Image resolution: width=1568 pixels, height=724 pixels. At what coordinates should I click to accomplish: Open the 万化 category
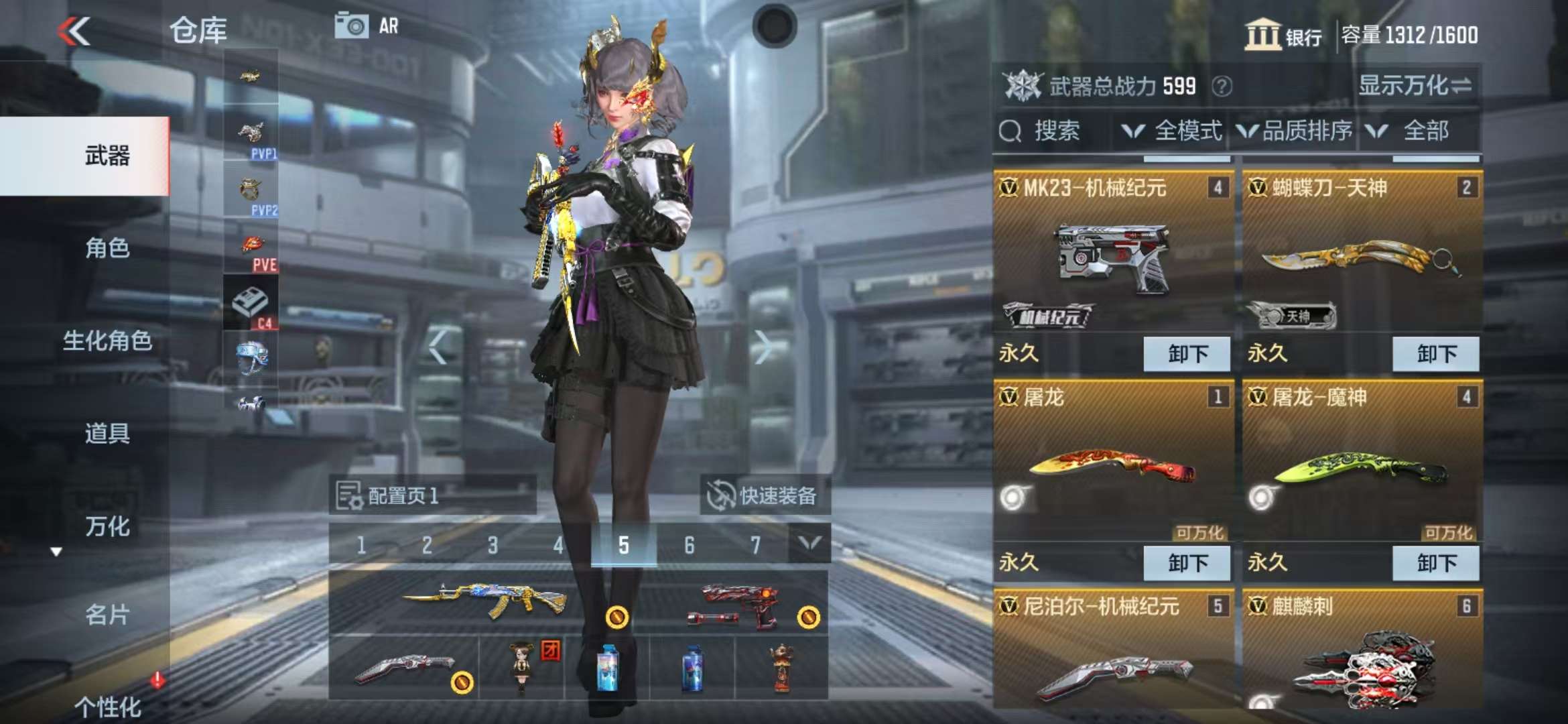[107, 526]
